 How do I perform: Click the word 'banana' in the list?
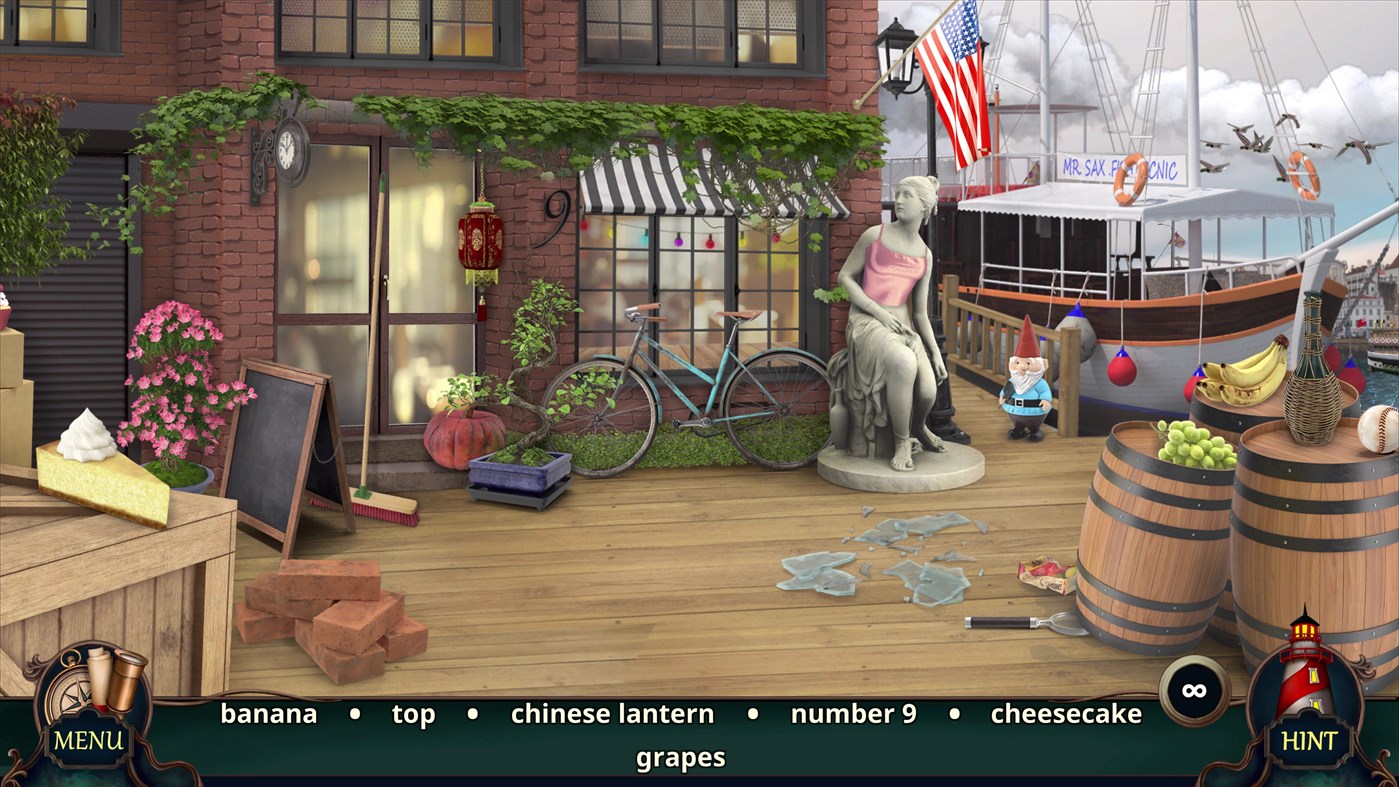270,714
